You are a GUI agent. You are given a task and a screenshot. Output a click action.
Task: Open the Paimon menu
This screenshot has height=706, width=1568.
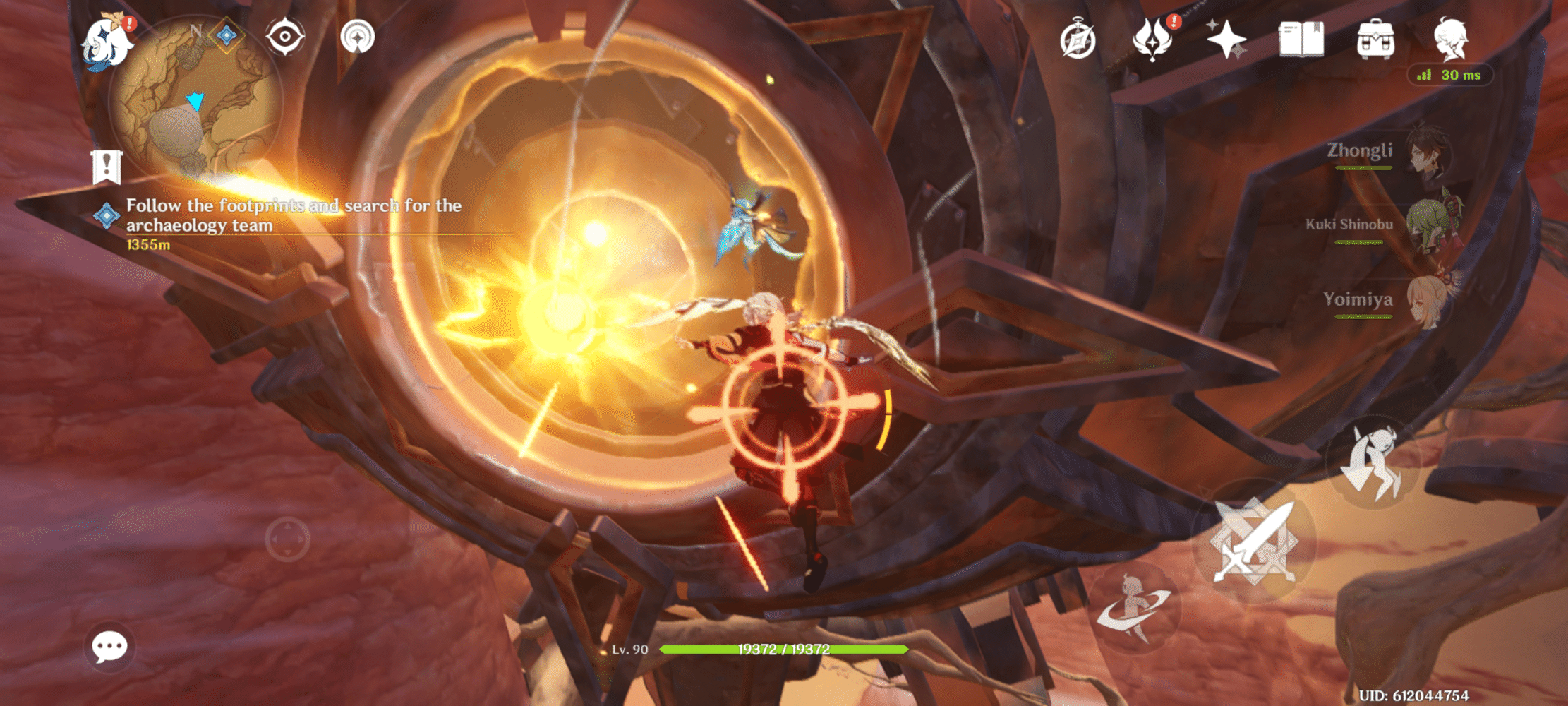coord(107,39)
